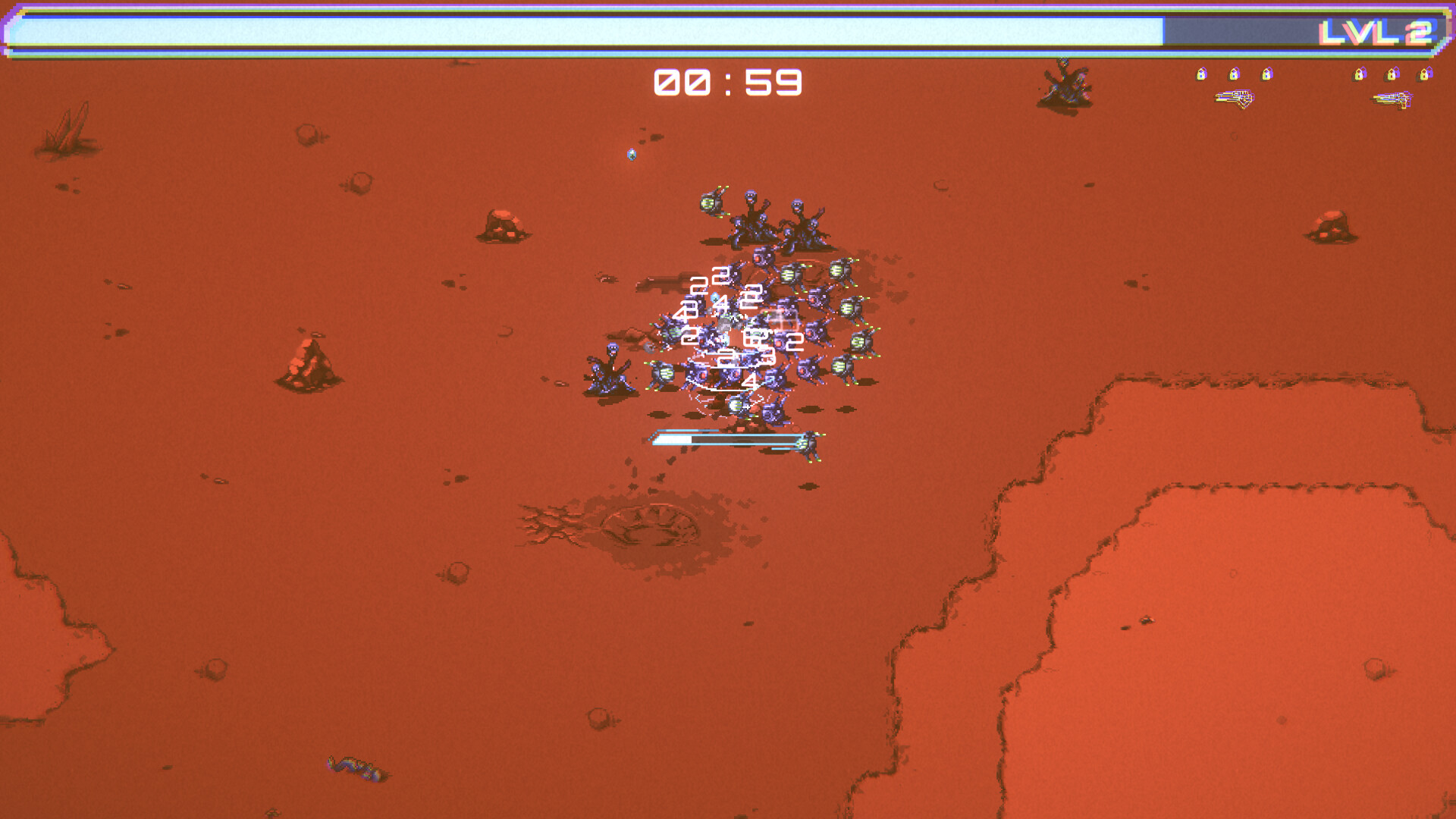The image size is (1456, 819).
Task: Click the first padlock slot above the pistol
Action: (x=1360, y=74)
